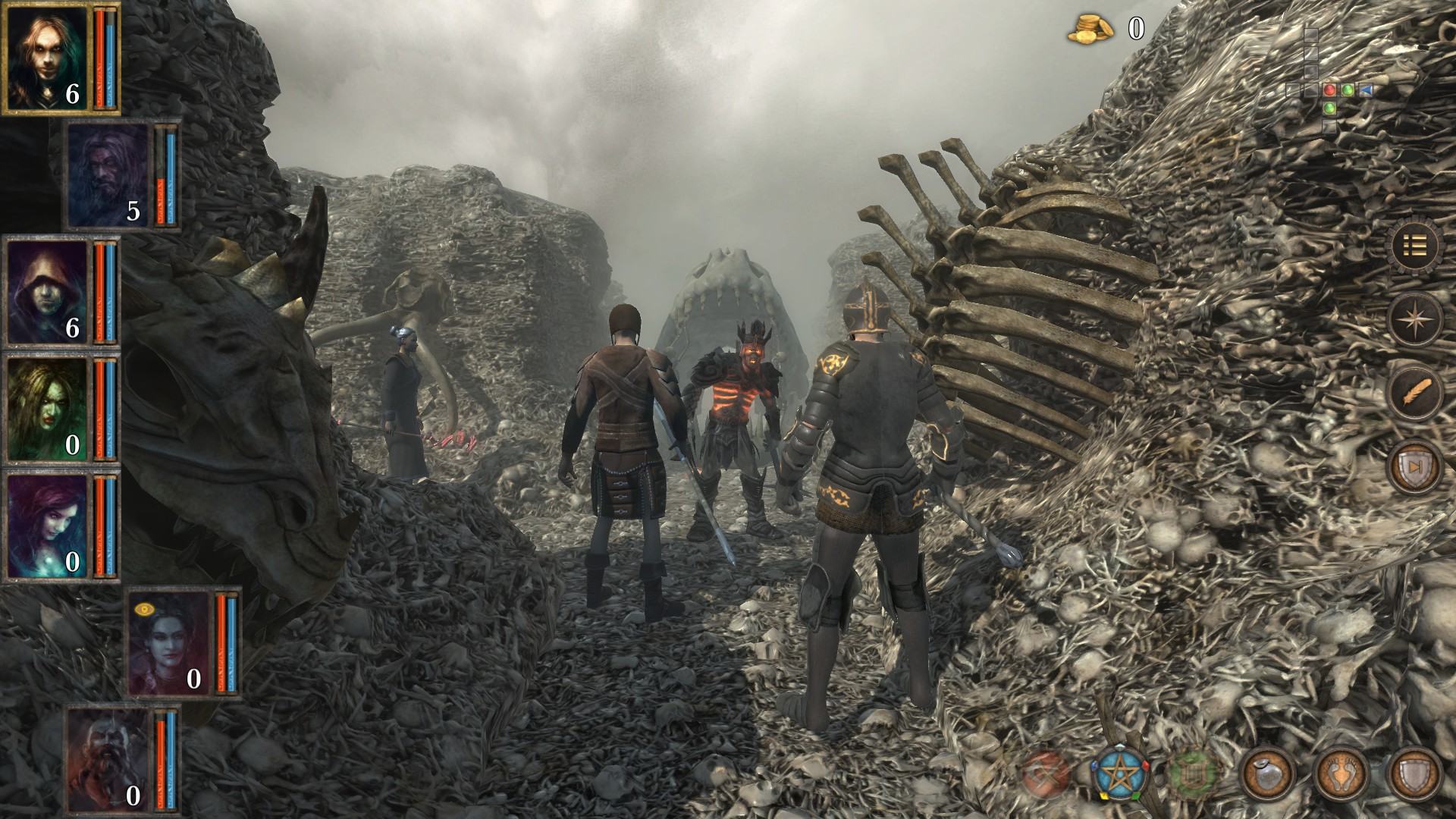Select the green-skinned woman portrait
Screen dimensions: 1456x819
coord(47,409)
